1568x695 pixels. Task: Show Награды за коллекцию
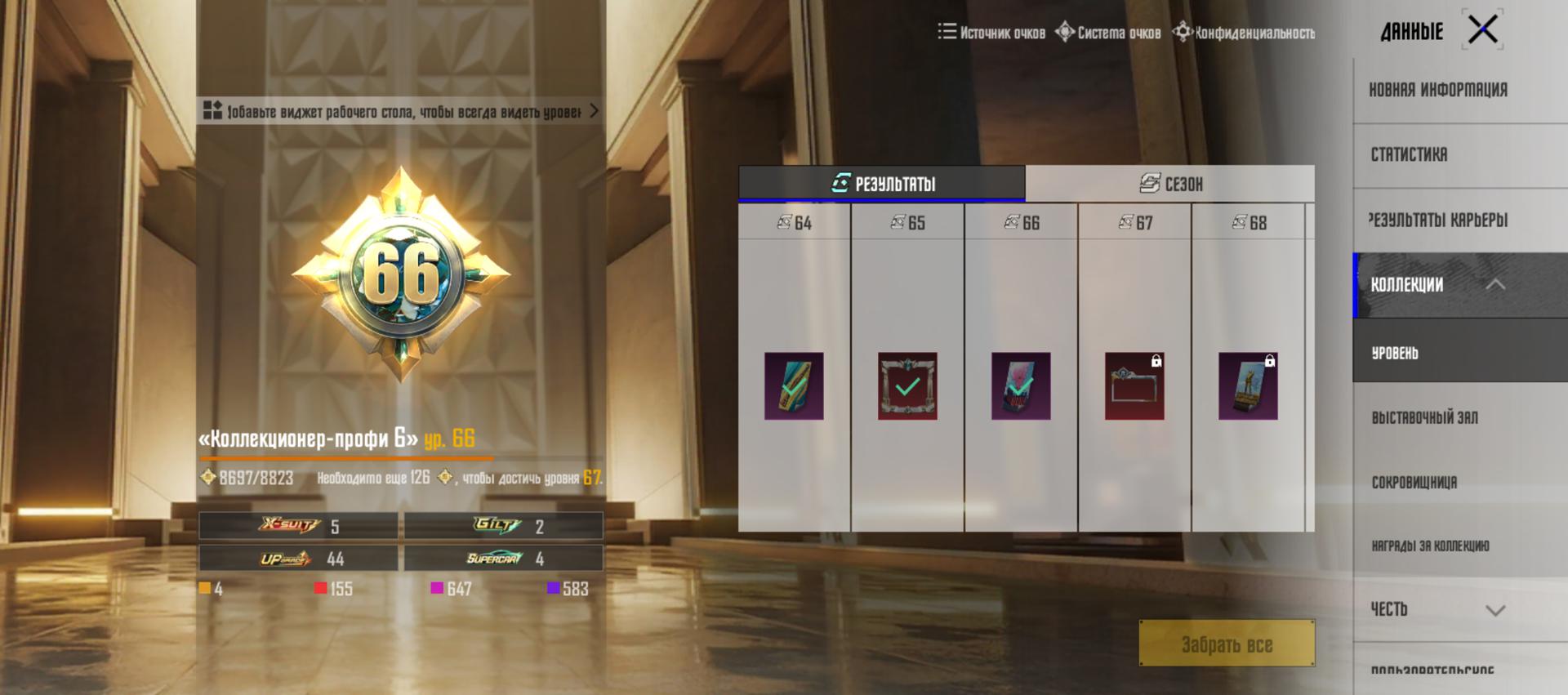click(x=1430, y=546)
